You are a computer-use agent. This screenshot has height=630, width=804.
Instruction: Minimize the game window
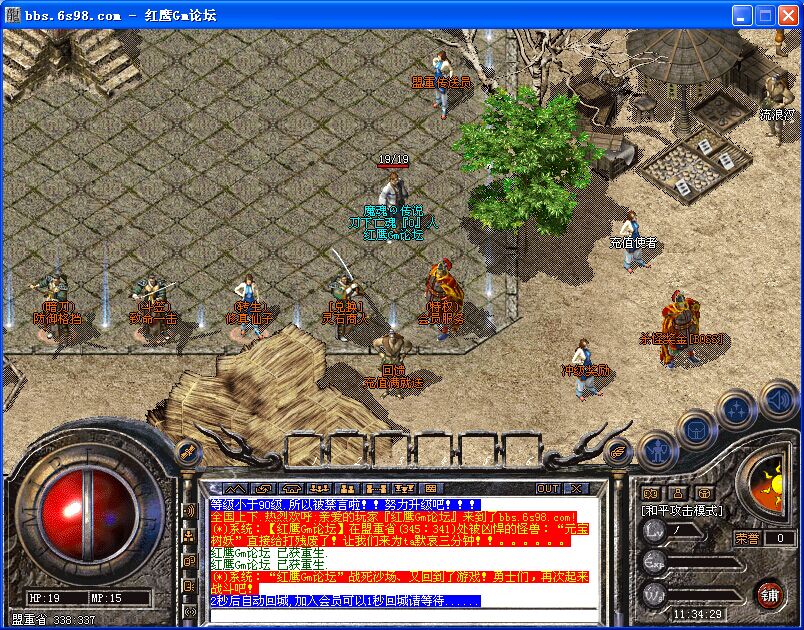[741, 15]
